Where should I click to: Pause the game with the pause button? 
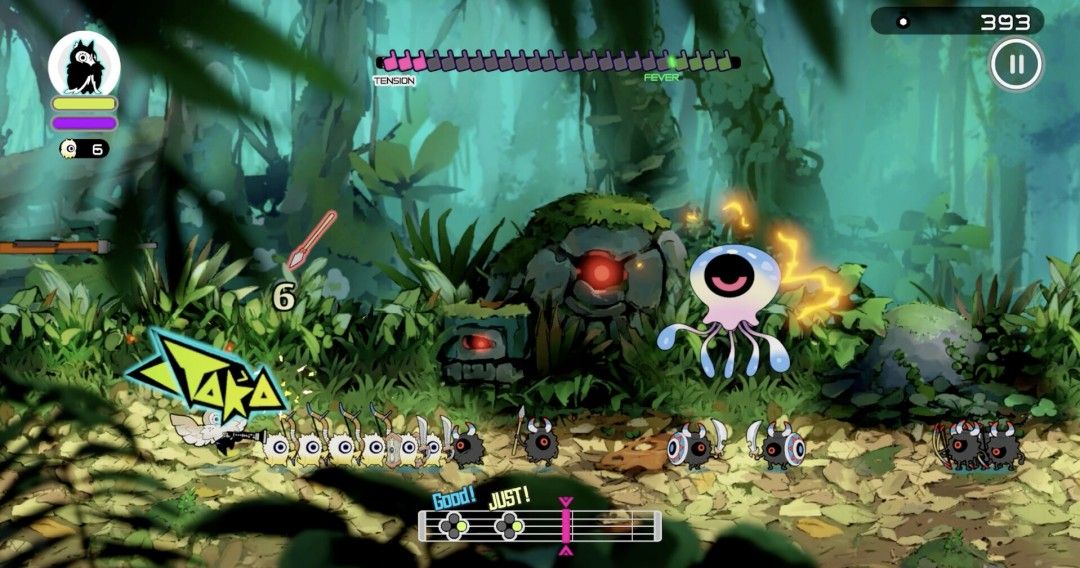1016,65
